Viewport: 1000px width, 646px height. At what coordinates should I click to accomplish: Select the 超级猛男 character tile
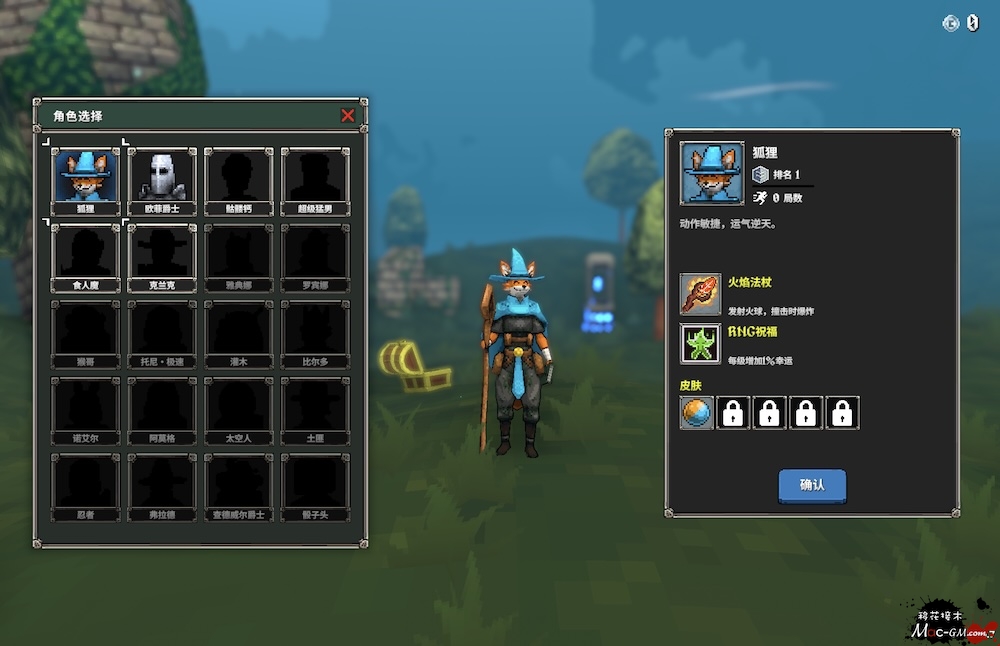314,180
